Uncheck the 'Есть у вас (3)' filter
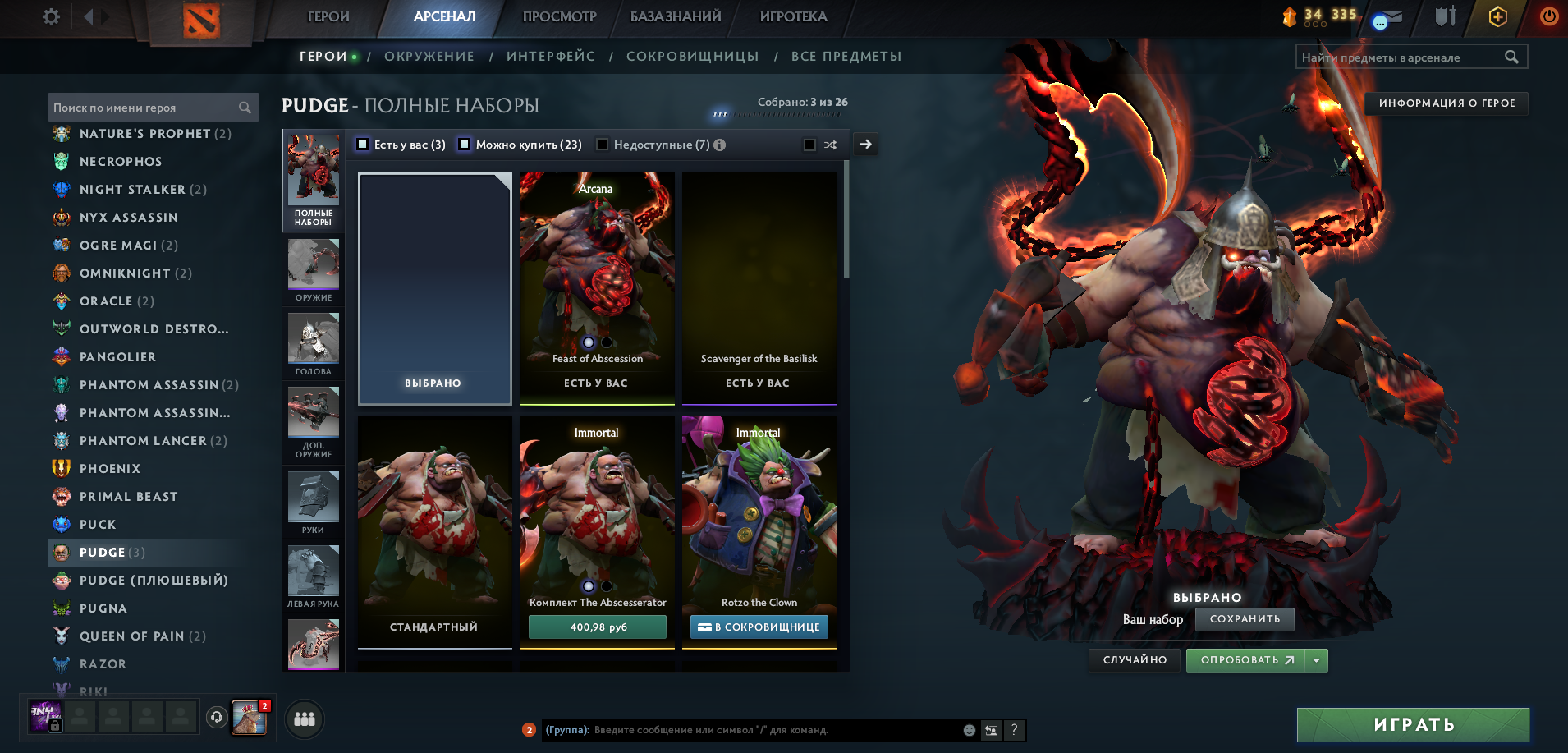1568x753 pixels. (362, 144)
